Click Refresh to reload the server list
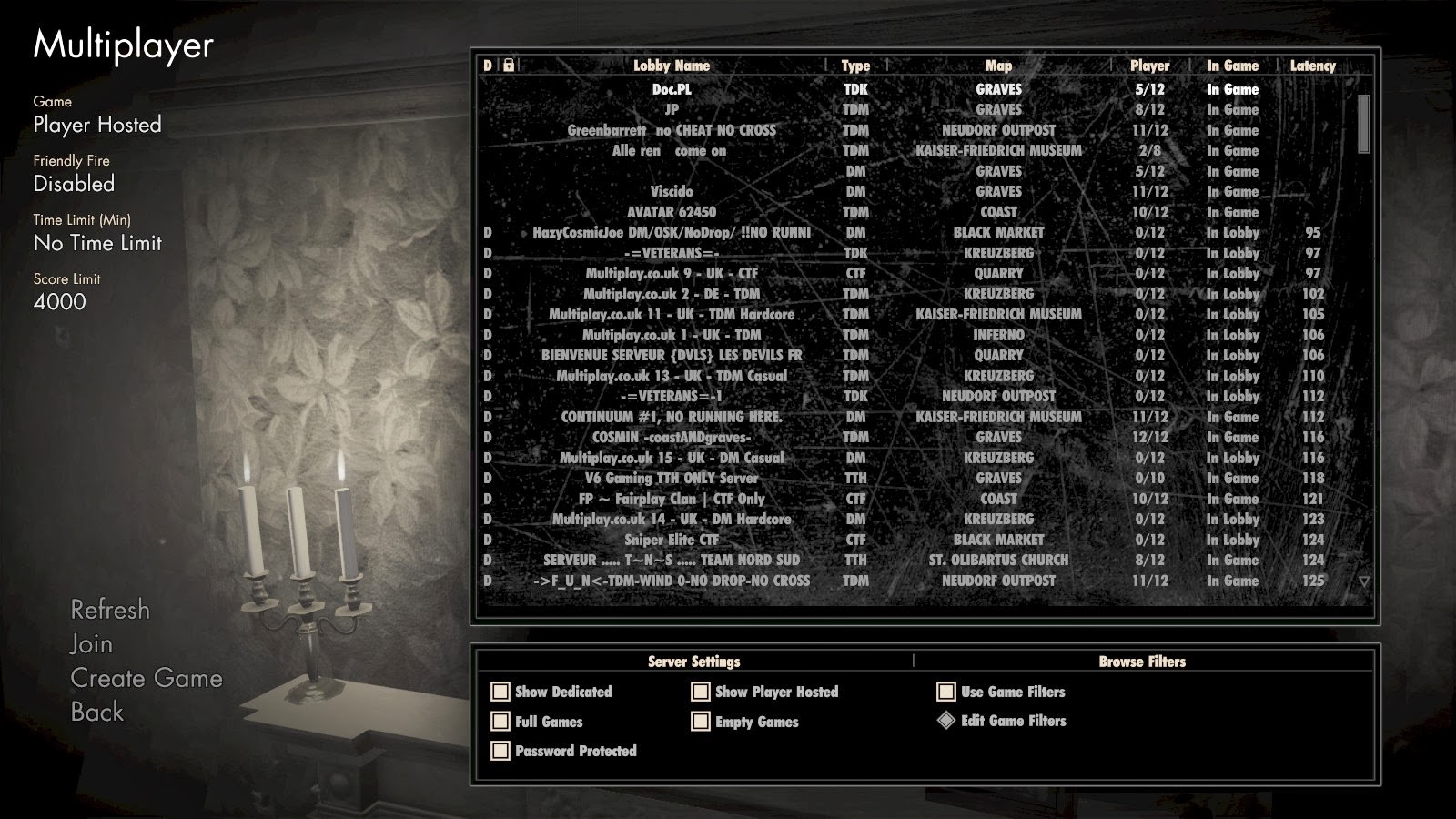This screenshot has height=819, width=1456. [x=110, y=611]
